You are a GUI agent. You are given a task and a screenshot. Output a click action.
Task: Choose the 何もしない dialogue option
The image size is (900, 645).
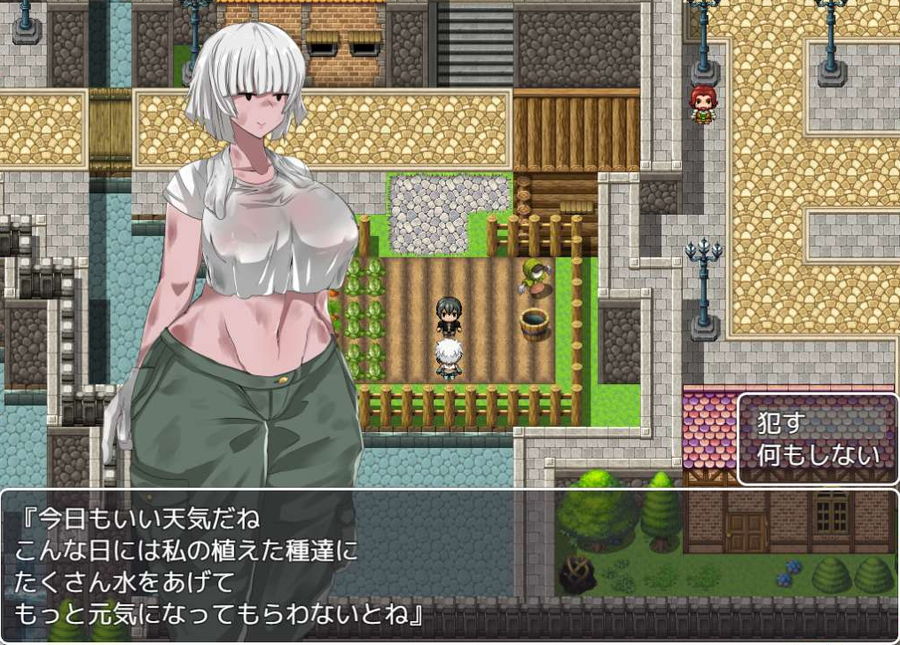(818, 456)
